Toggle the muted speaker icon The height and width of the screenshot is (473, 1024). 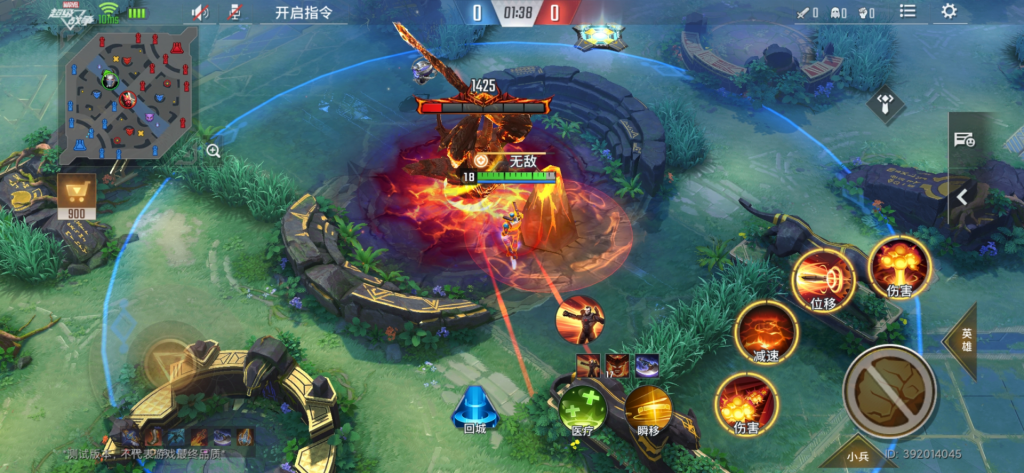[x=200, y=13]
